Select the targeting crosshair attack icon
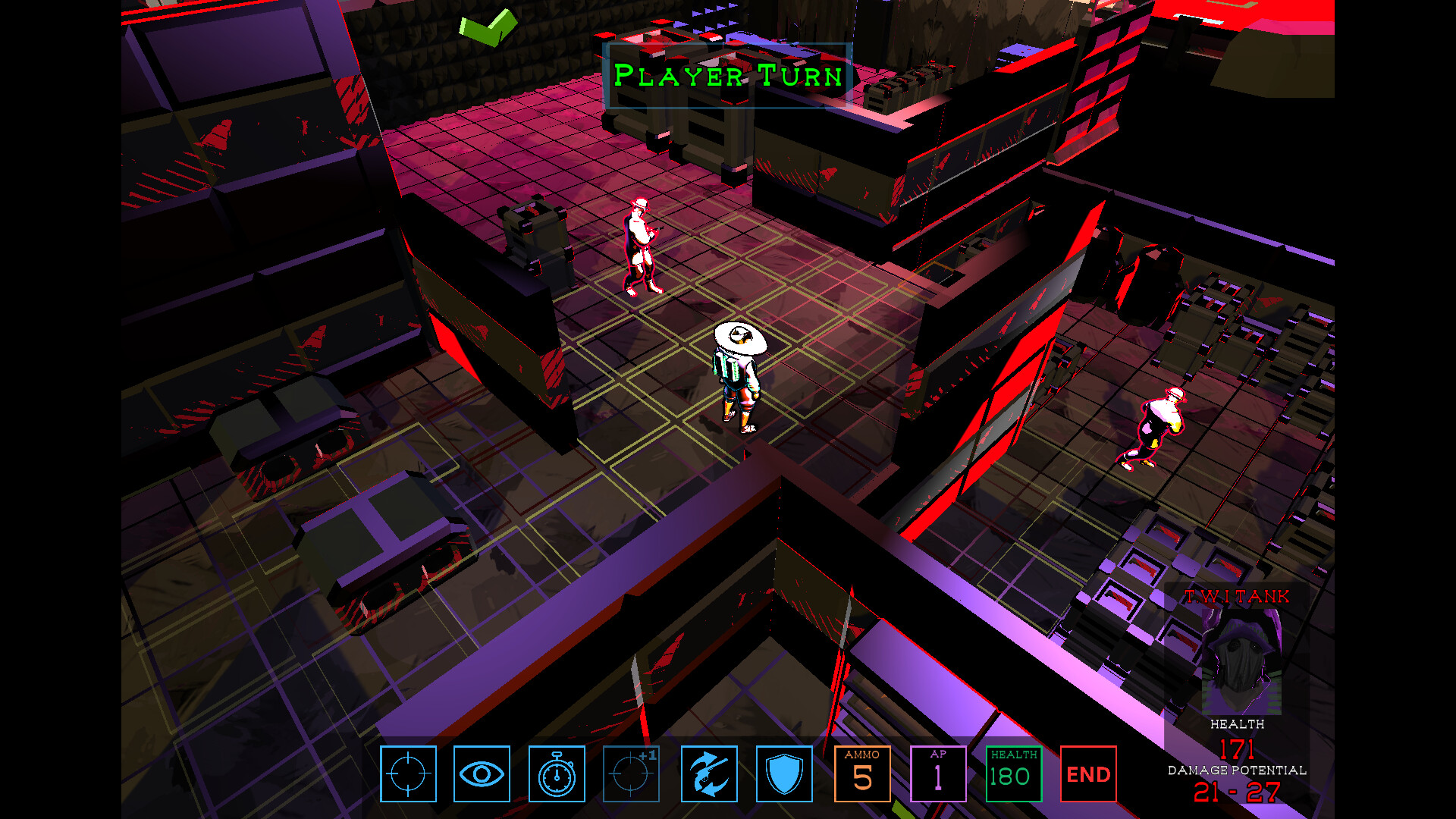 click(408, 774)
